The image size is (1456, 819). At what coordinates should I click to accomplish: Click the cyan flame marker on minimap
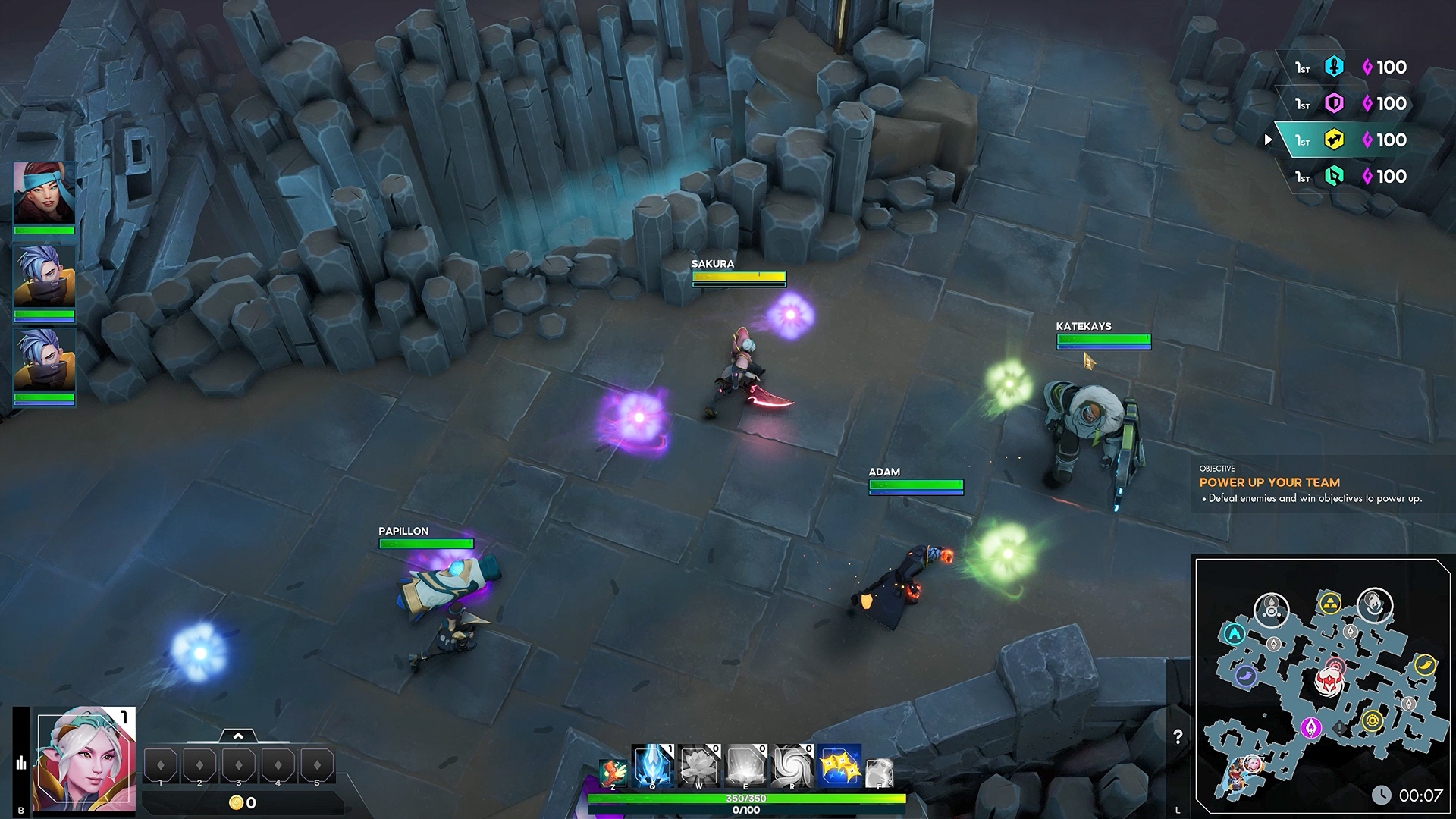pos(1234,633)
